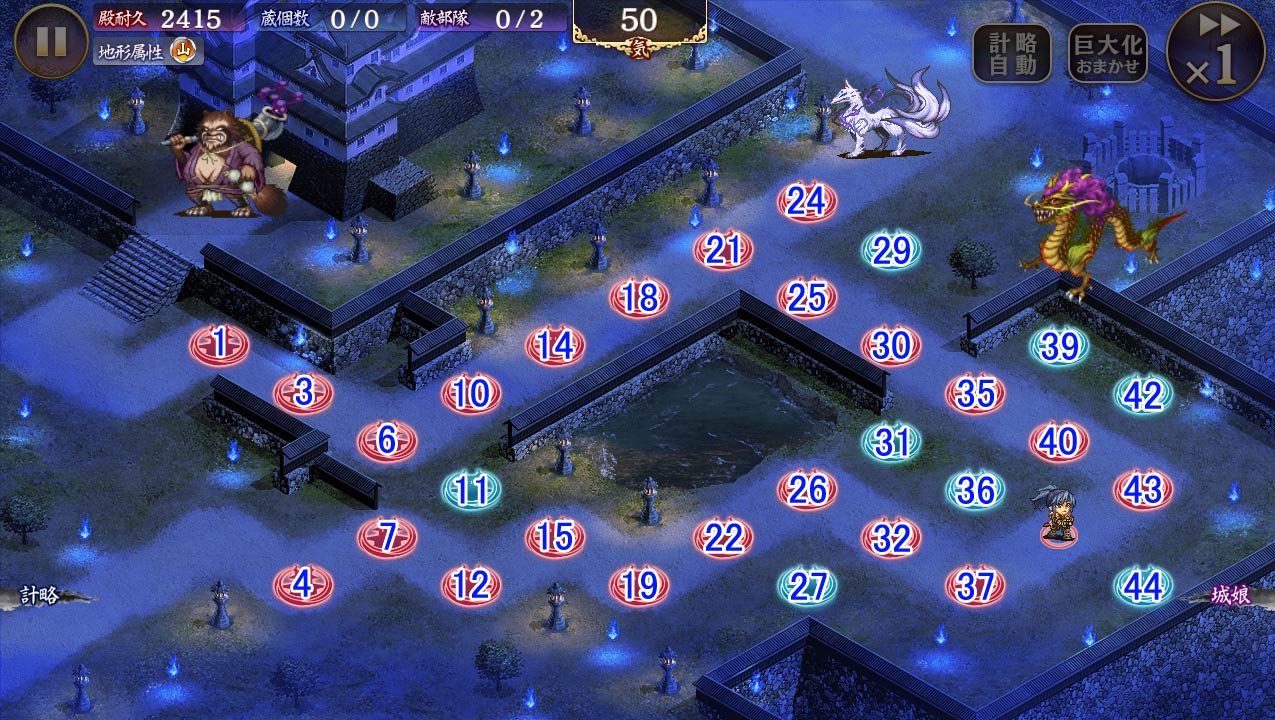Pick deployment tile number 4
This screenshot has width=1275, height=720.
coord(303,585)
